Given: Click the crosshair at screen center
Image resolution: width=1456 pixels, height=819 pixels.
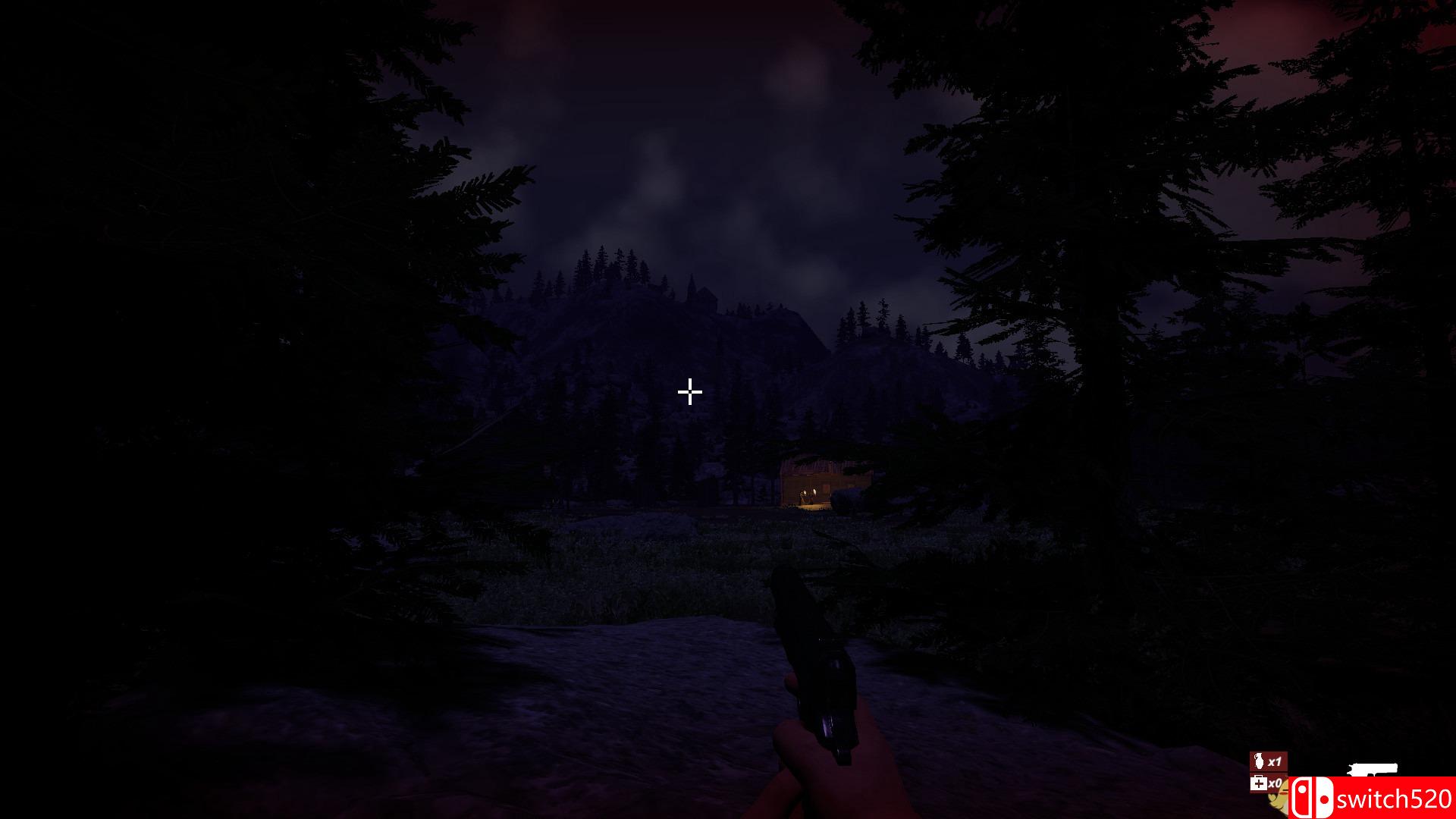Looking at the screenshot, I should [689, 392].
